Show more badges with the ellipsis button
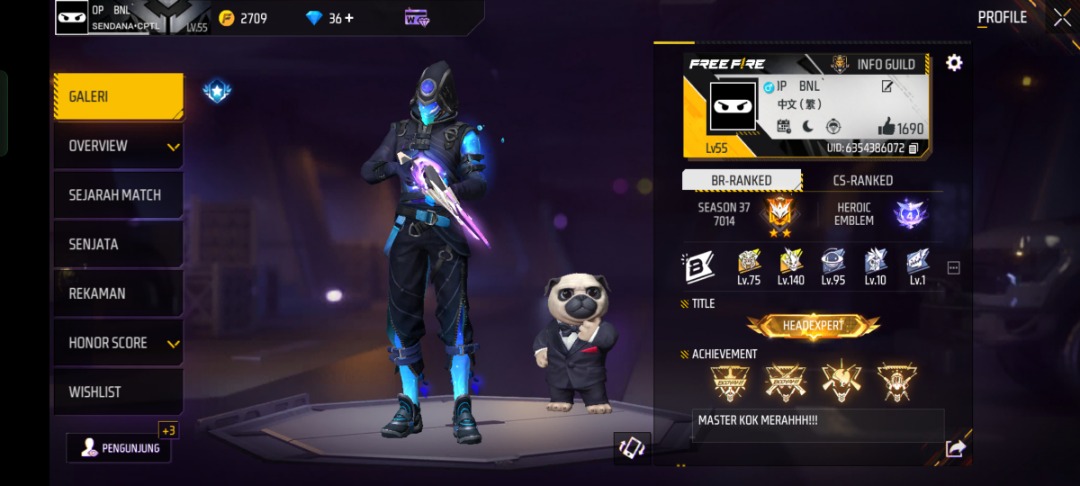The image size is (1080, 486). [953, 268]
